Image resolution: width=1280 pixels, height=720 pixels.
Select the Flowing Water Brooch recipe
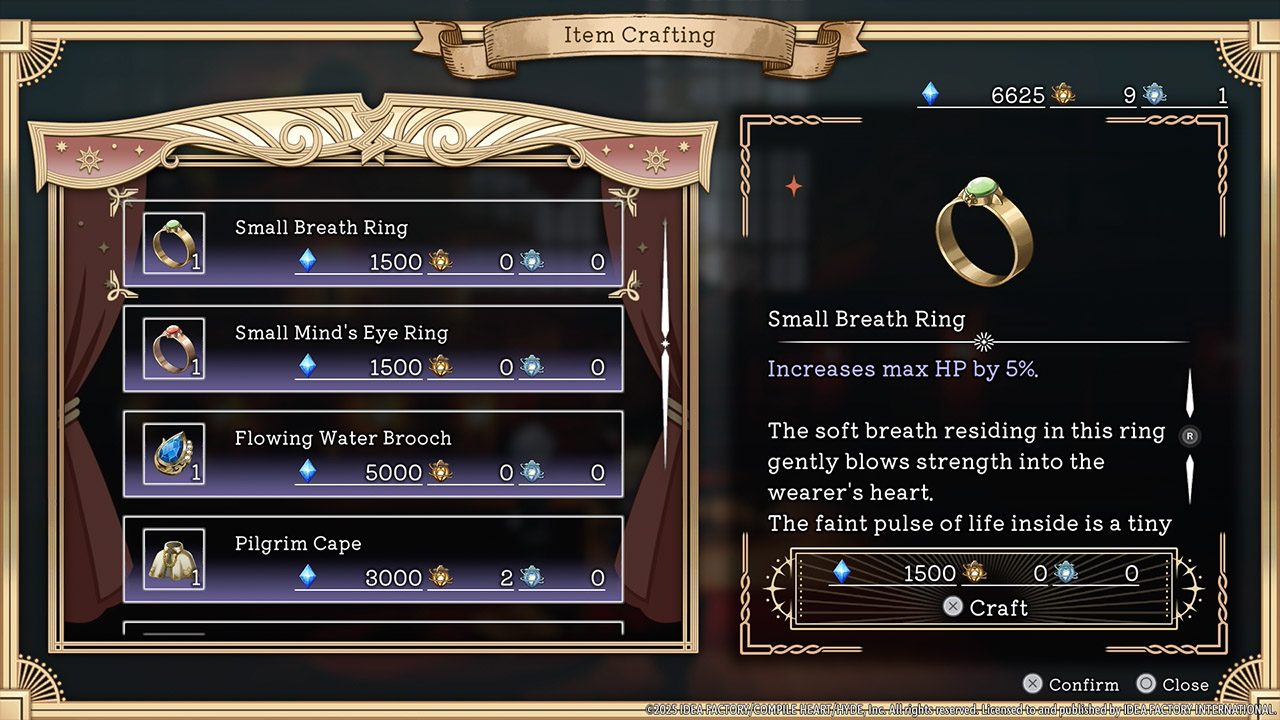[x=372, y=454]
